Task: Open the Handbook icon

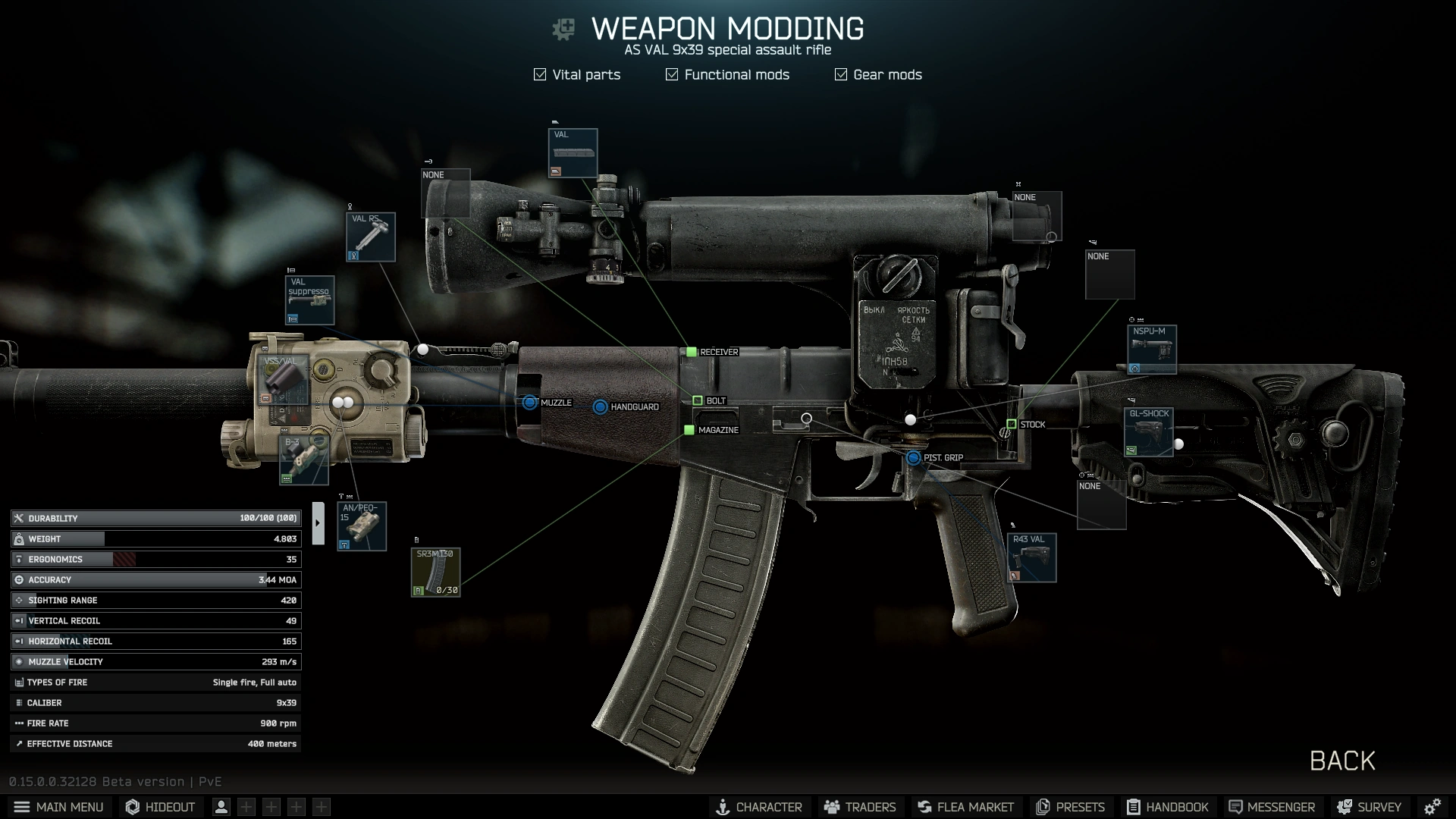Action: click(x=1167, y=807)
